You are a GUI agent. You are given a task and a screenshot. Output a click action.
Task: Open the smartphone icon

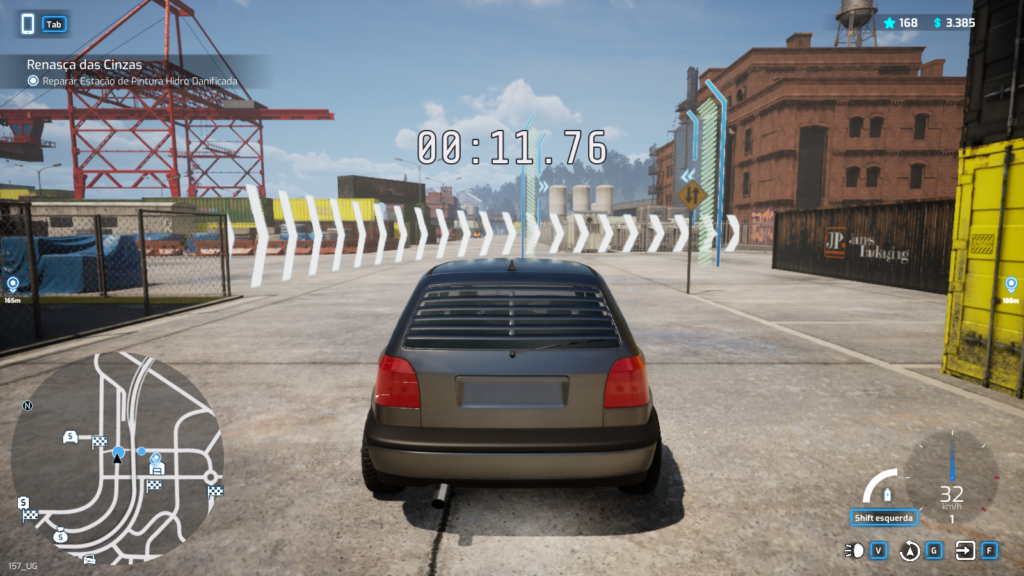pos(28,23)
